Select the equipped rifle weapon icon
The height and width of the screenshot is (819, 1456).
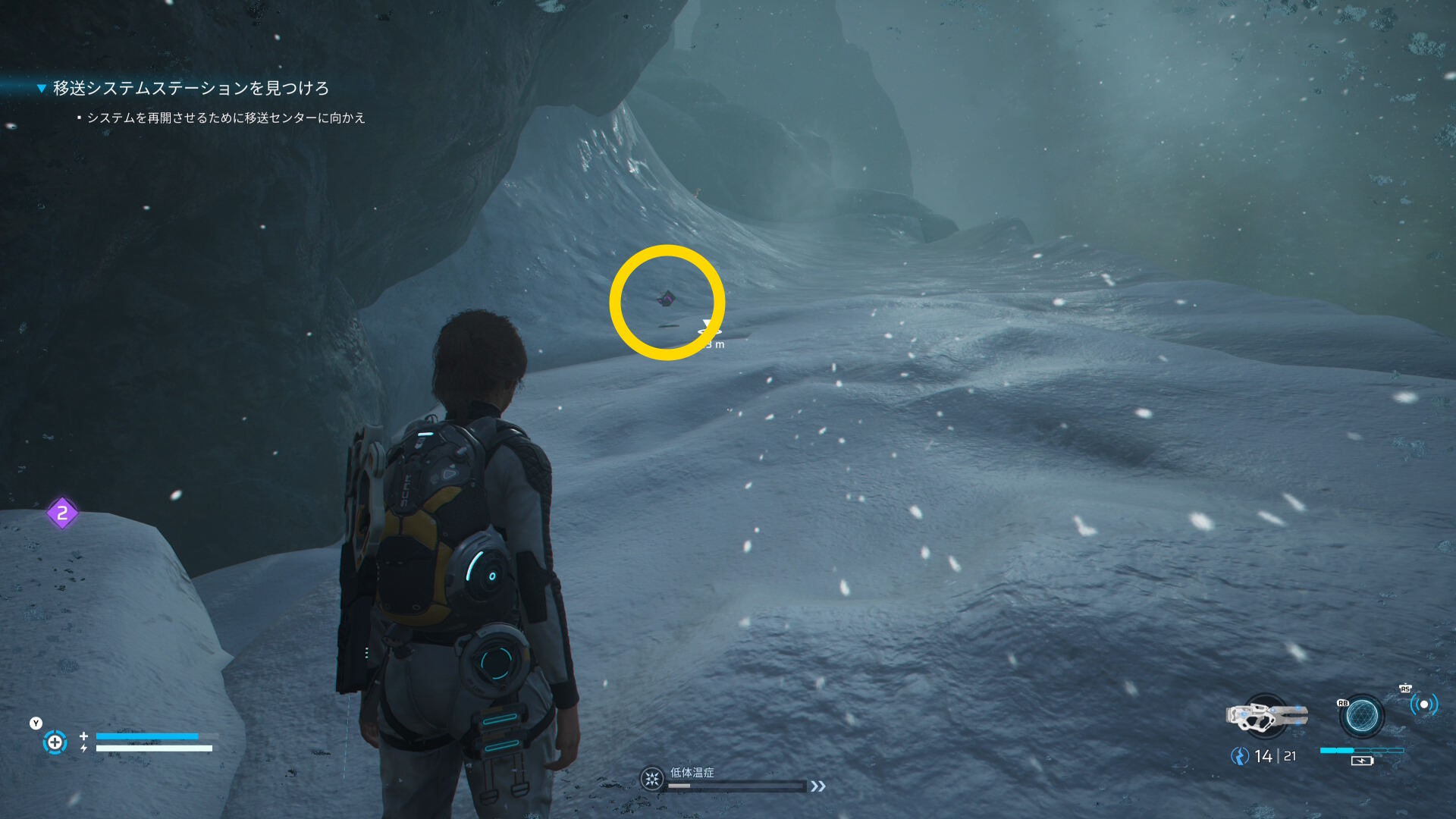coord(1266,716)
